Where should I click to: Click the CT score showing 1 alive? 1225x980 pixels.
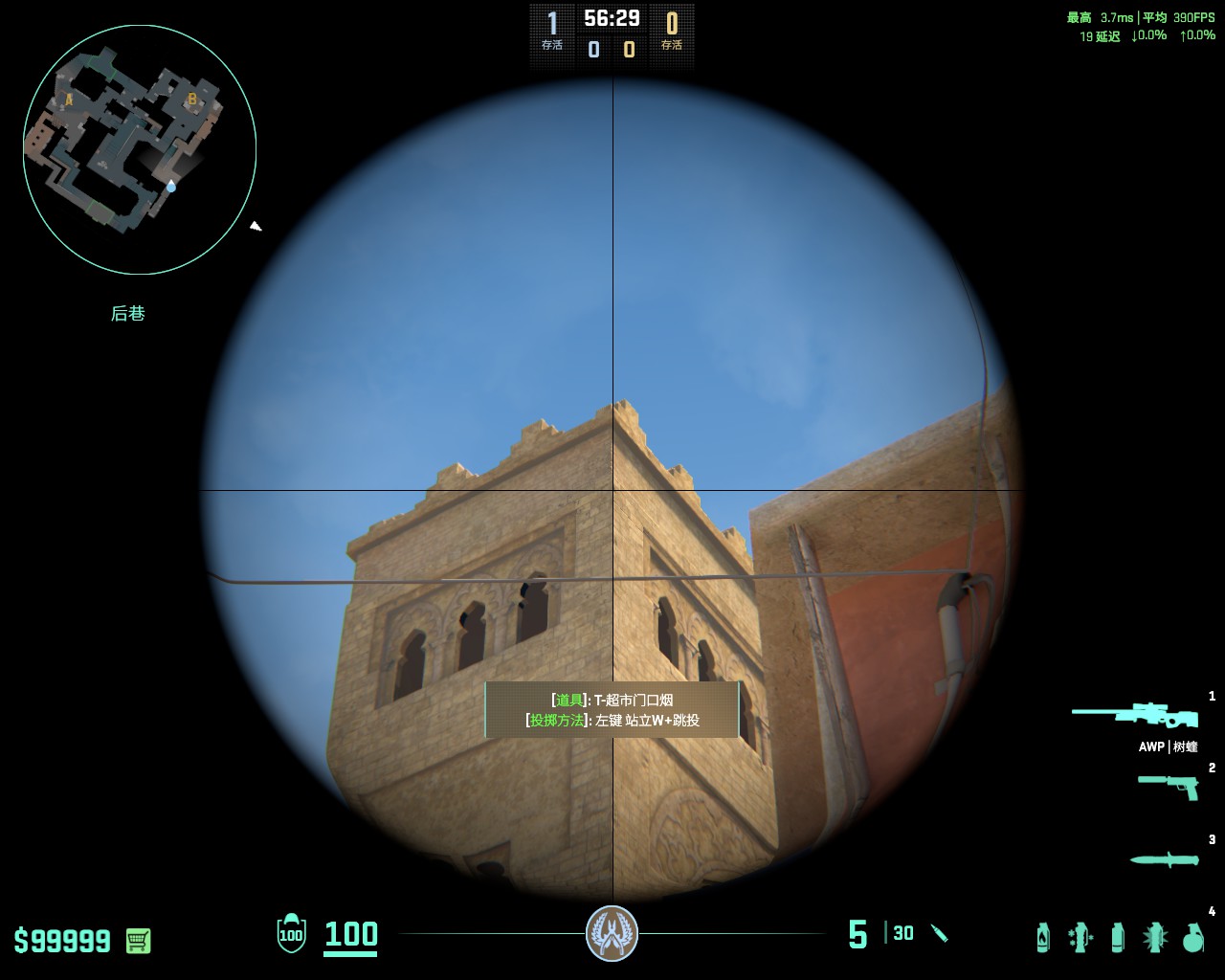click(x=551, y=24)
